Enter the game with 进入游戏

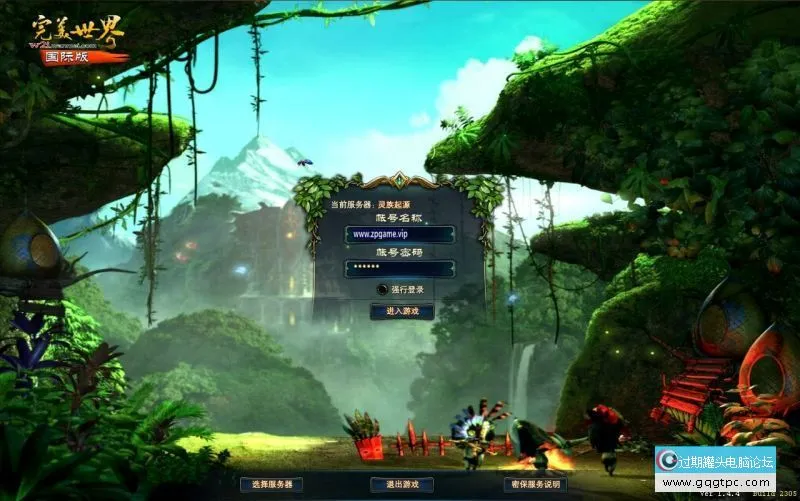[x=402, y=311]
